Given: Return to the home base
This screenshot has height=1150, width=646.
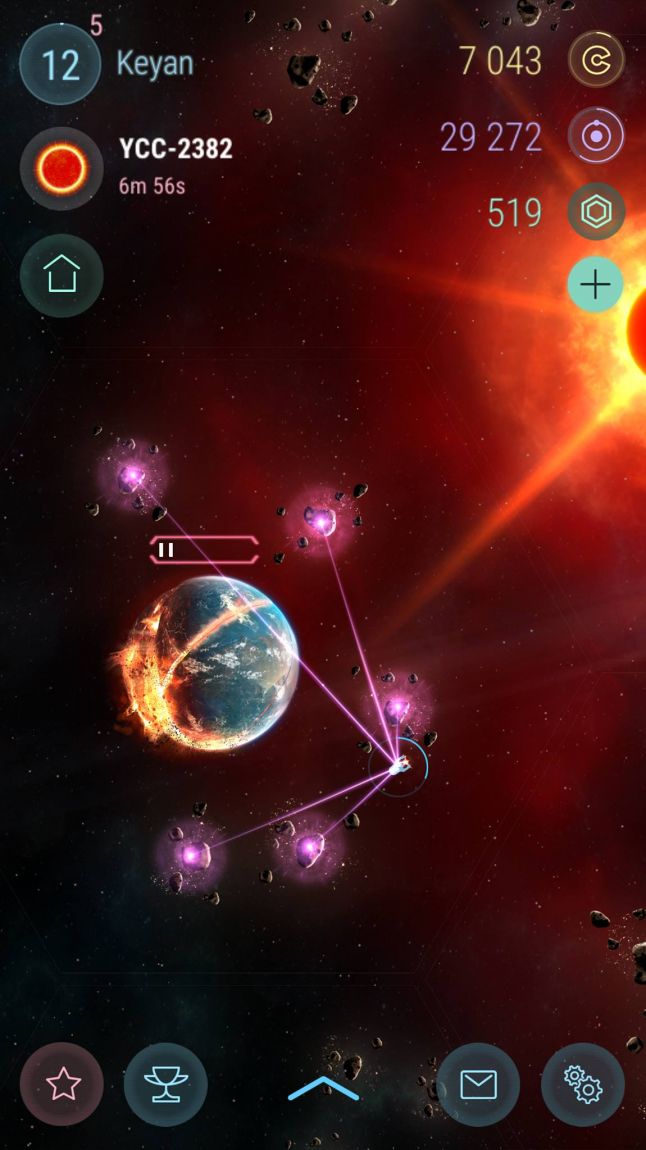Looking at the screenshot, I should click(62, 275).
